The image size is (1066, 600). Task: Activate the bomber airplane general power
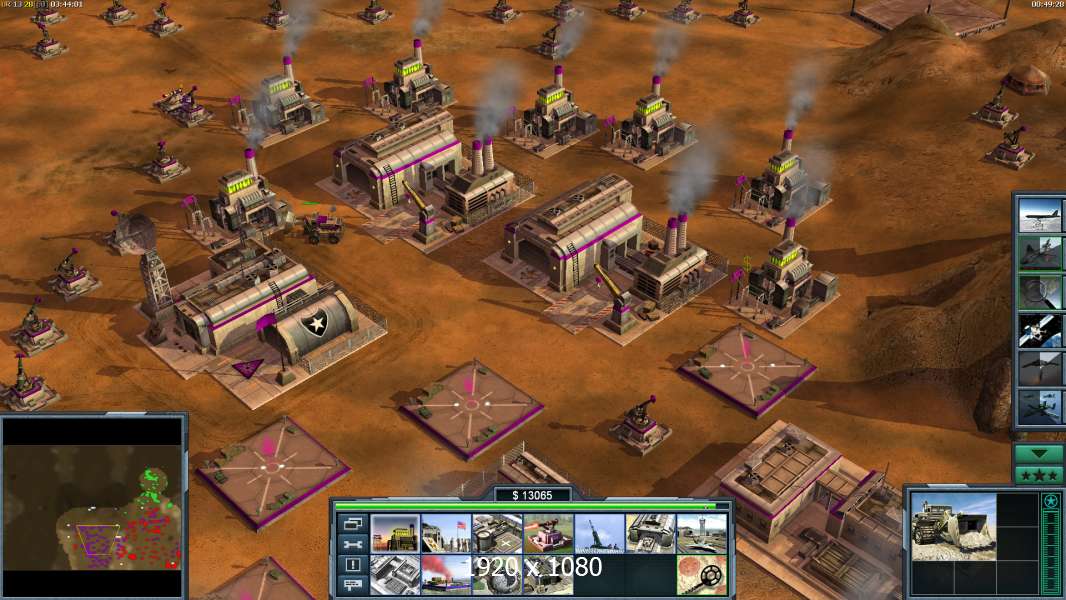1040,215
